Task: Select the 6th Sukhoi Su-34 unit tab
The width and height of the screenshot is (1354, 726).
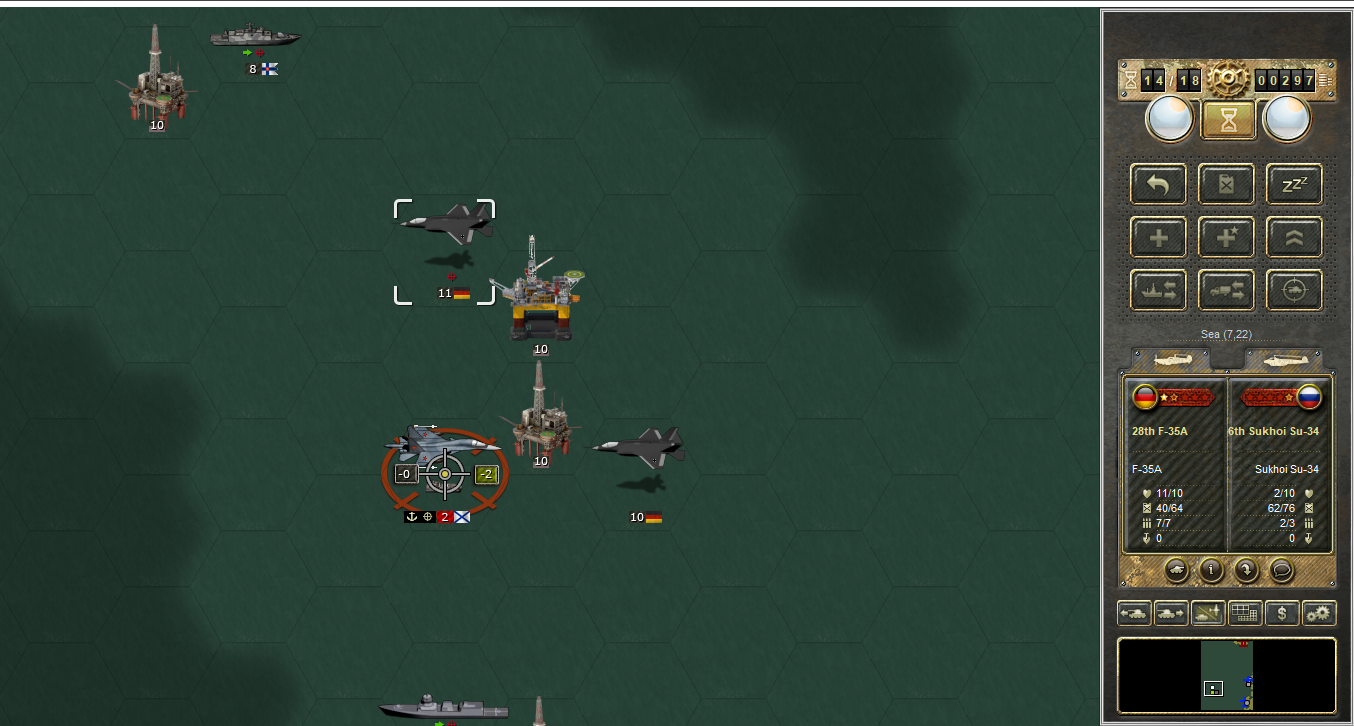Action: pyautogui.click(x=1283, y=359)
